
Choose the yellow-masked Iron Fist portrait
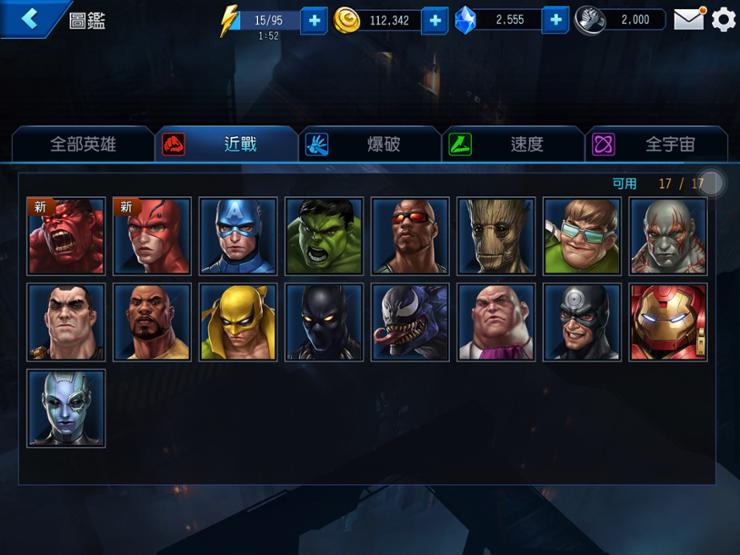pos(238,322)
